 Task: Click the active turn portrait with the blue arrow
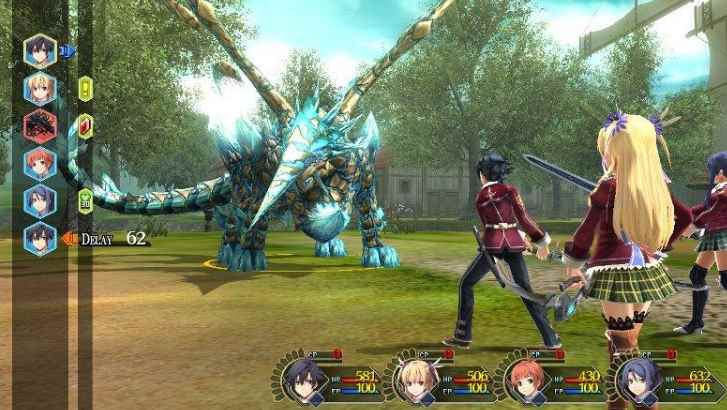[41, 49]
